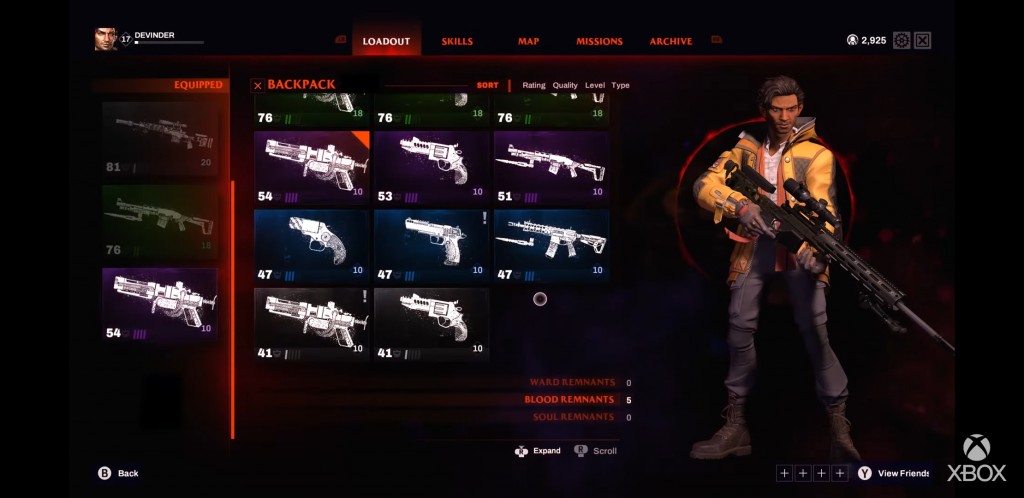Select the blue level 47 flare gun
Screen dimensions: 1024x498
(311, 245)
